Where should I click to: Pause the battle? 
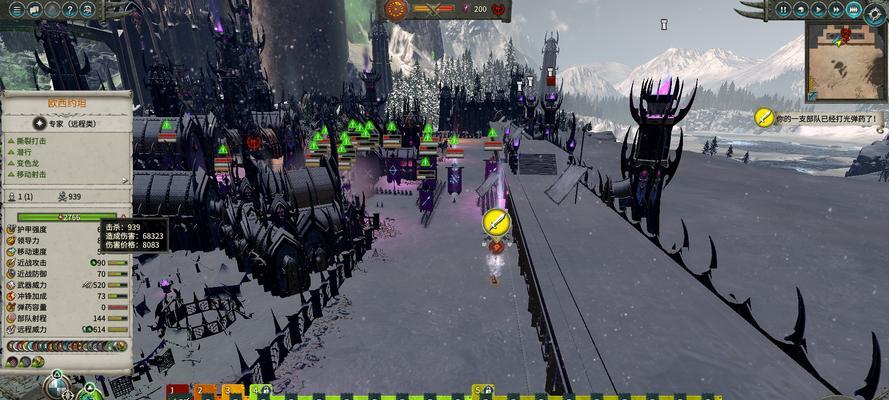[x=785, y=9]
